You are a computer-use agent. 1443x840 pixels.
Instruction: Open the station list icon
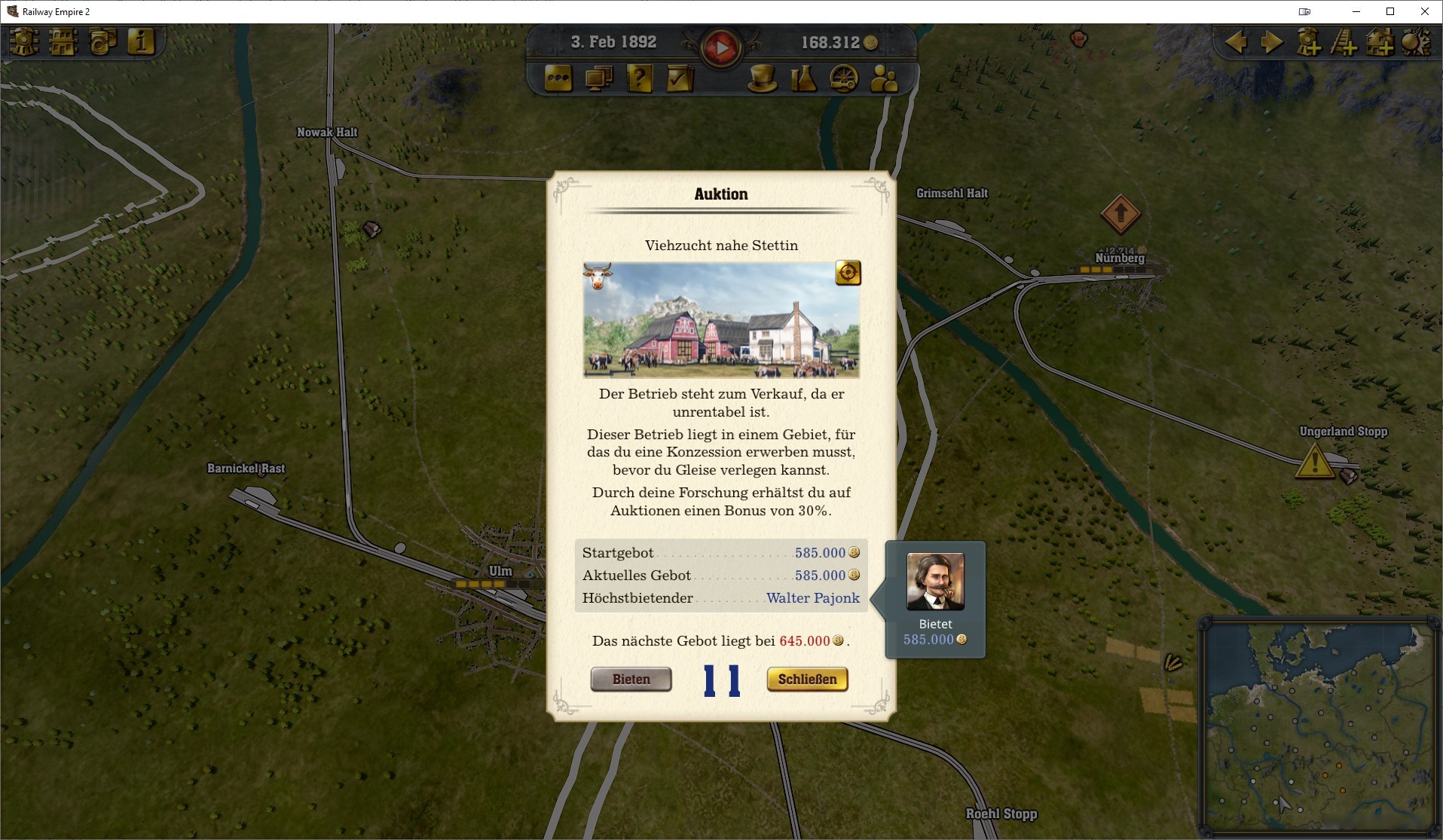[x=64, y=43]
